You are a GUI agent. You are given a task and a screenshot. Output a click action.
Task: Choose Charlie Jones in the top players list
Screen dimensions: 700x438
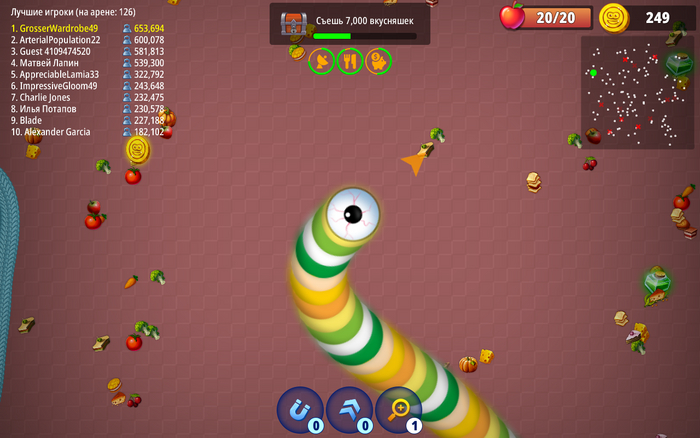(46, 97)
